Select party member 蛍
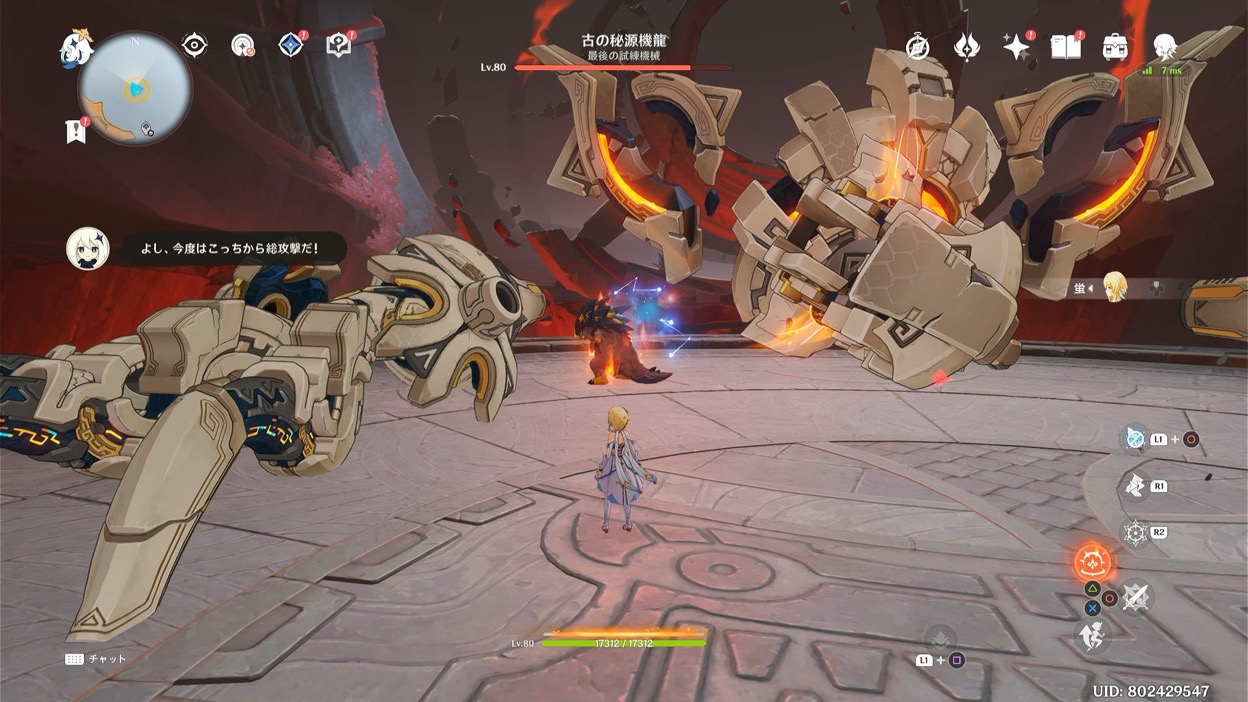Image resolution: width=1248 pixels, height=702 pixels. pos(1114,288)
